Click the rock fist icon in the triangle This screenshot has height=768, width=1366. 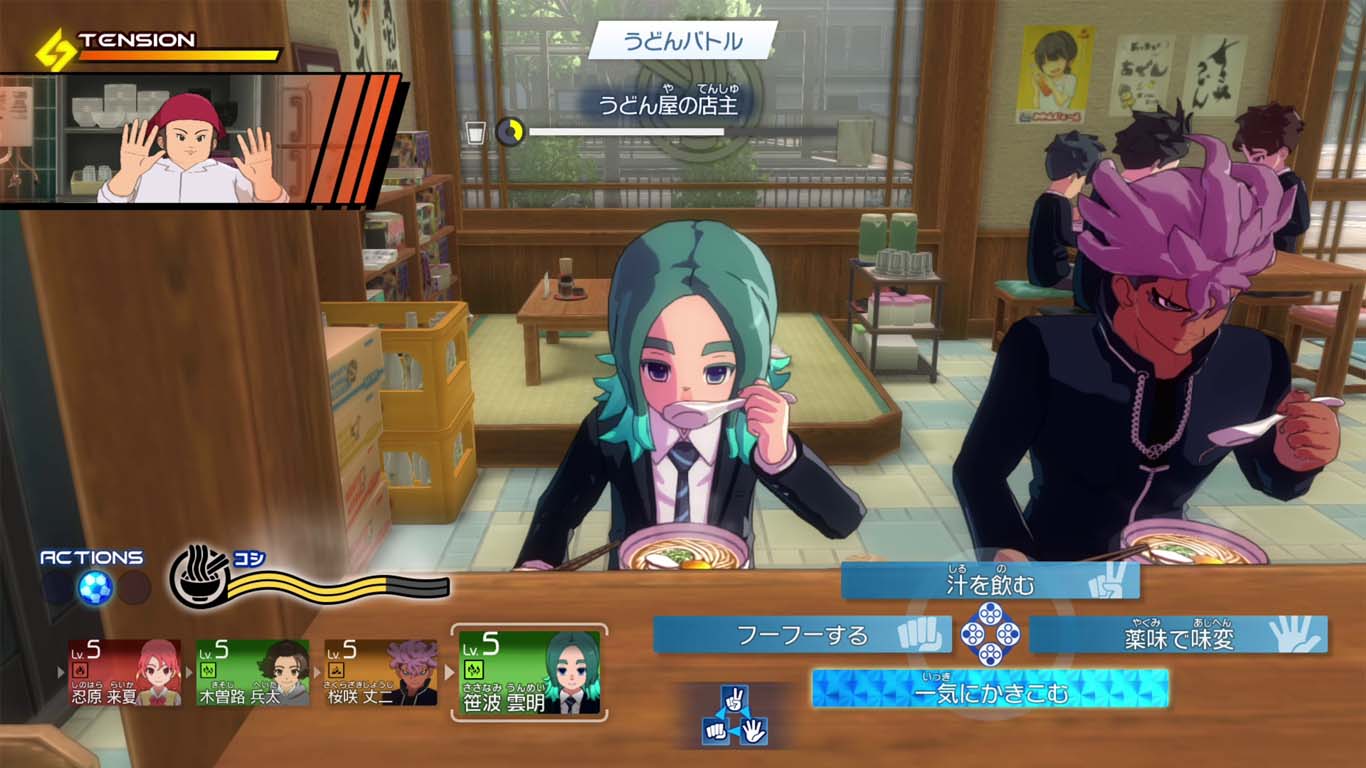coord(715,730)
